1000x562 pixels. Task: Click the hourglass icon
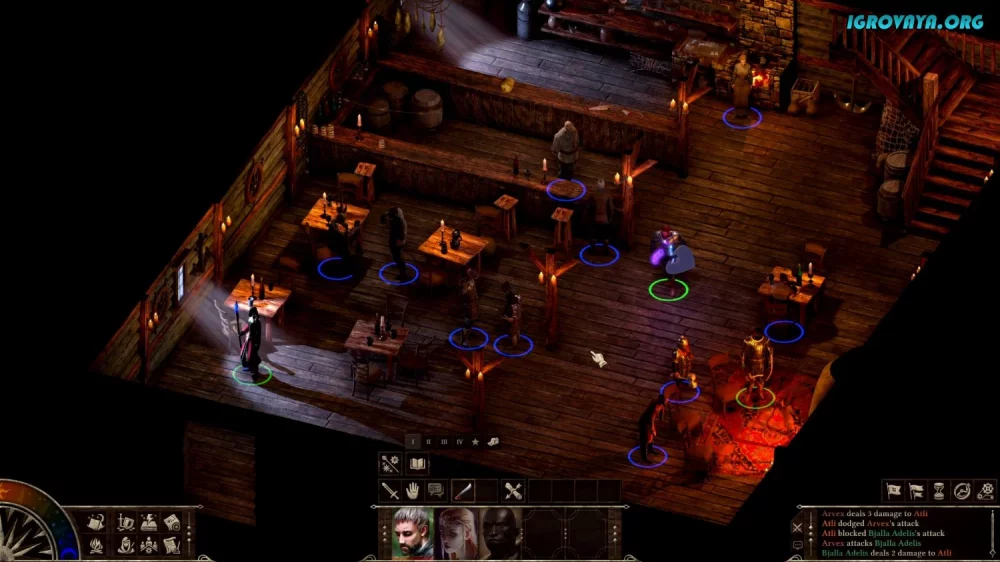[940, 491]
